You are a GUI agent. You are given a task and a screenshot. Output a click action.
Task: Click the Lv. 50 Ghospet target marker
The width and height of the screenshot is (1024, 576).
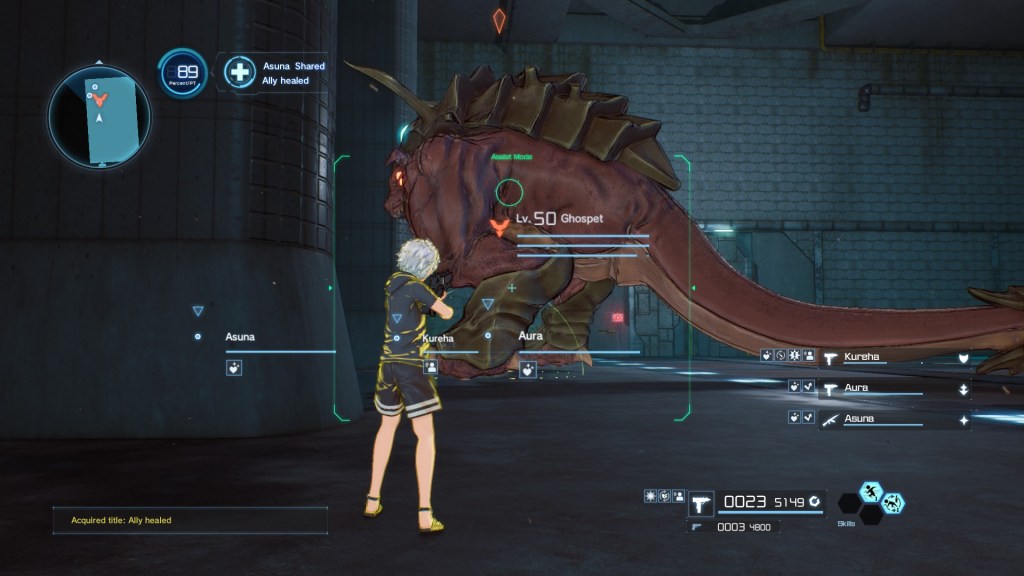coord(496,226)
